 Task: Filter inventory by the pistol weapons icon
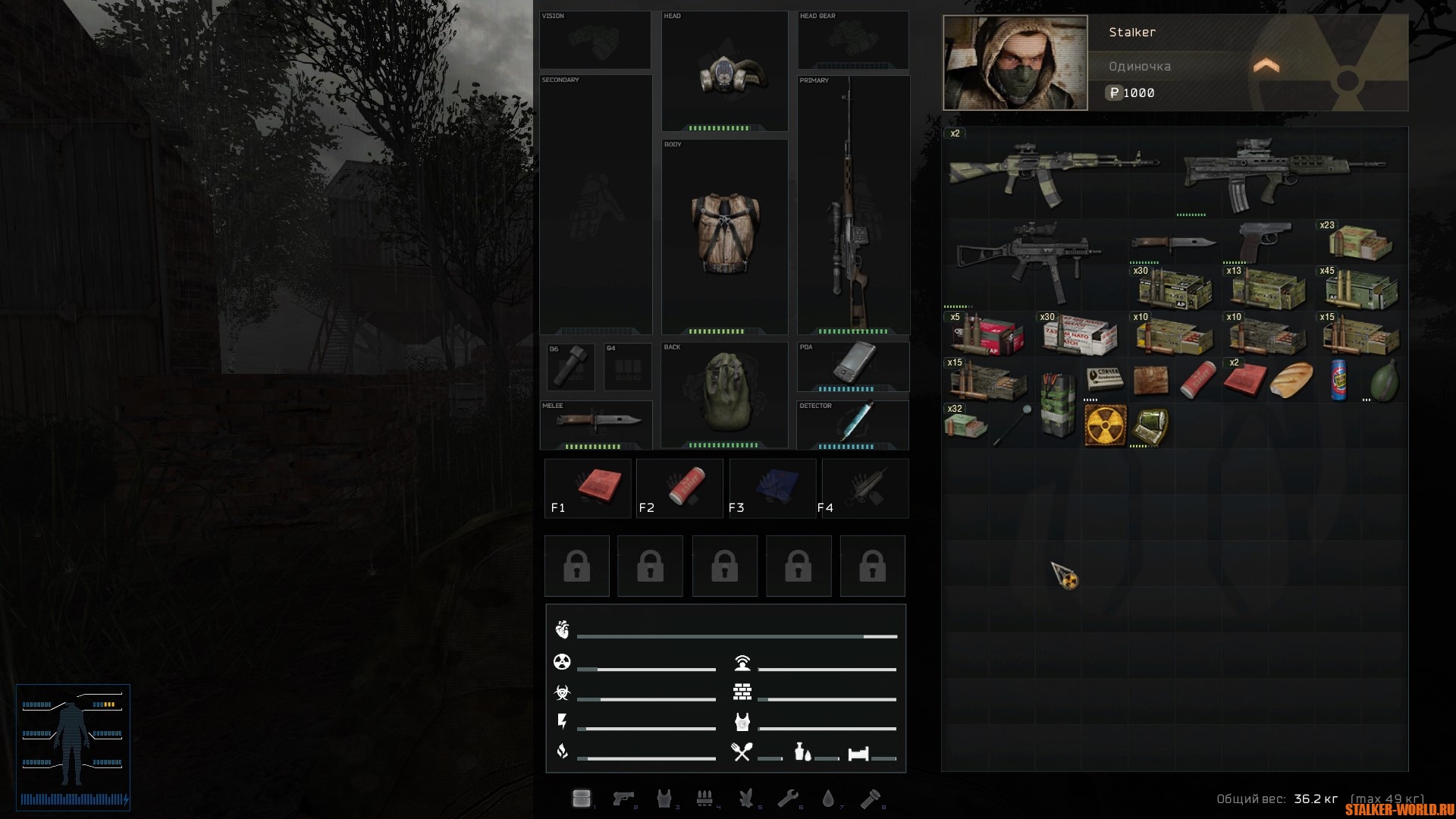pos(623,798)
